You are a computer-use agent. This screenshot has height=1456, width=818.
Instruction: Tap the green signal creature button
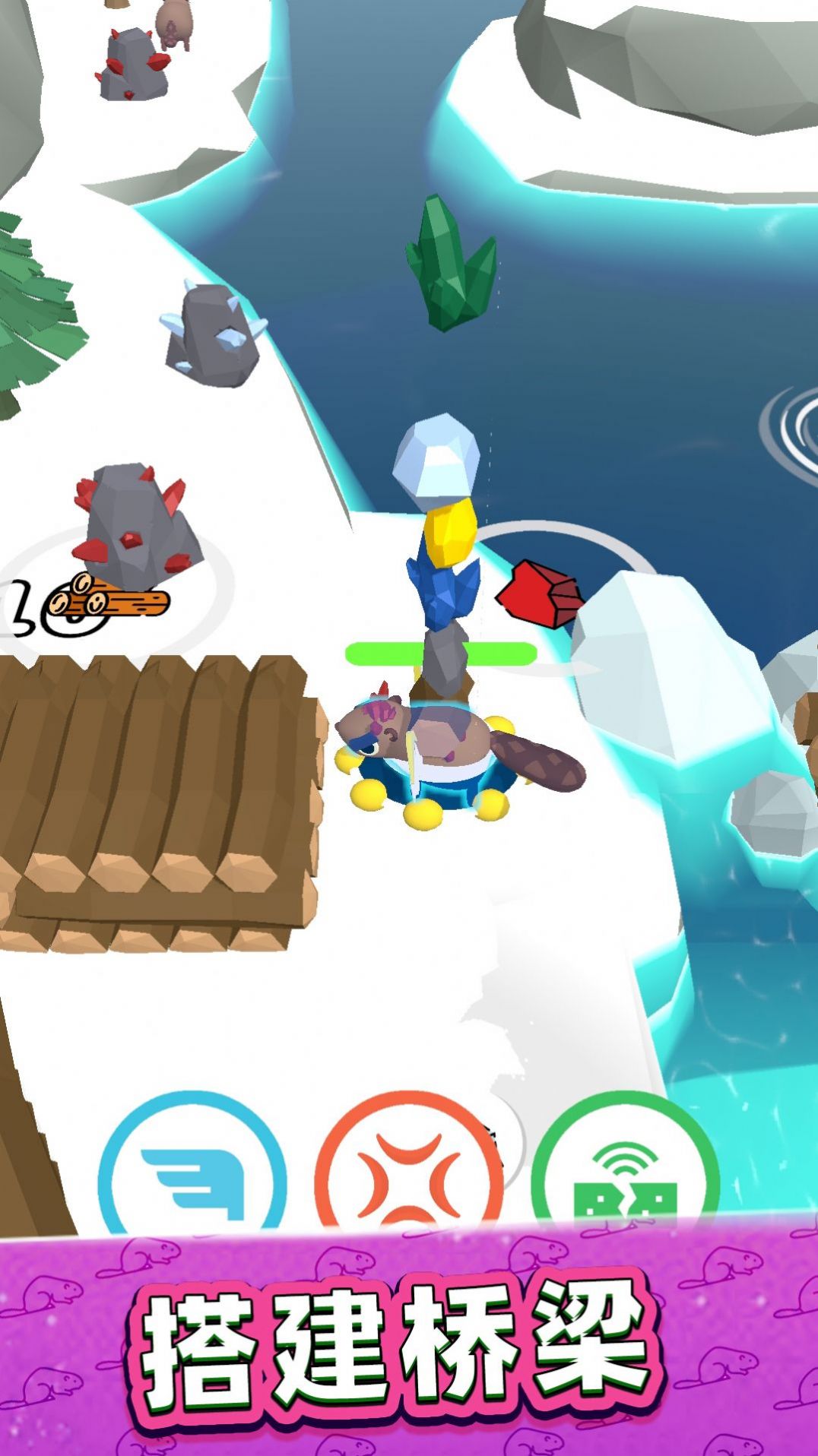click(624, 1174)
